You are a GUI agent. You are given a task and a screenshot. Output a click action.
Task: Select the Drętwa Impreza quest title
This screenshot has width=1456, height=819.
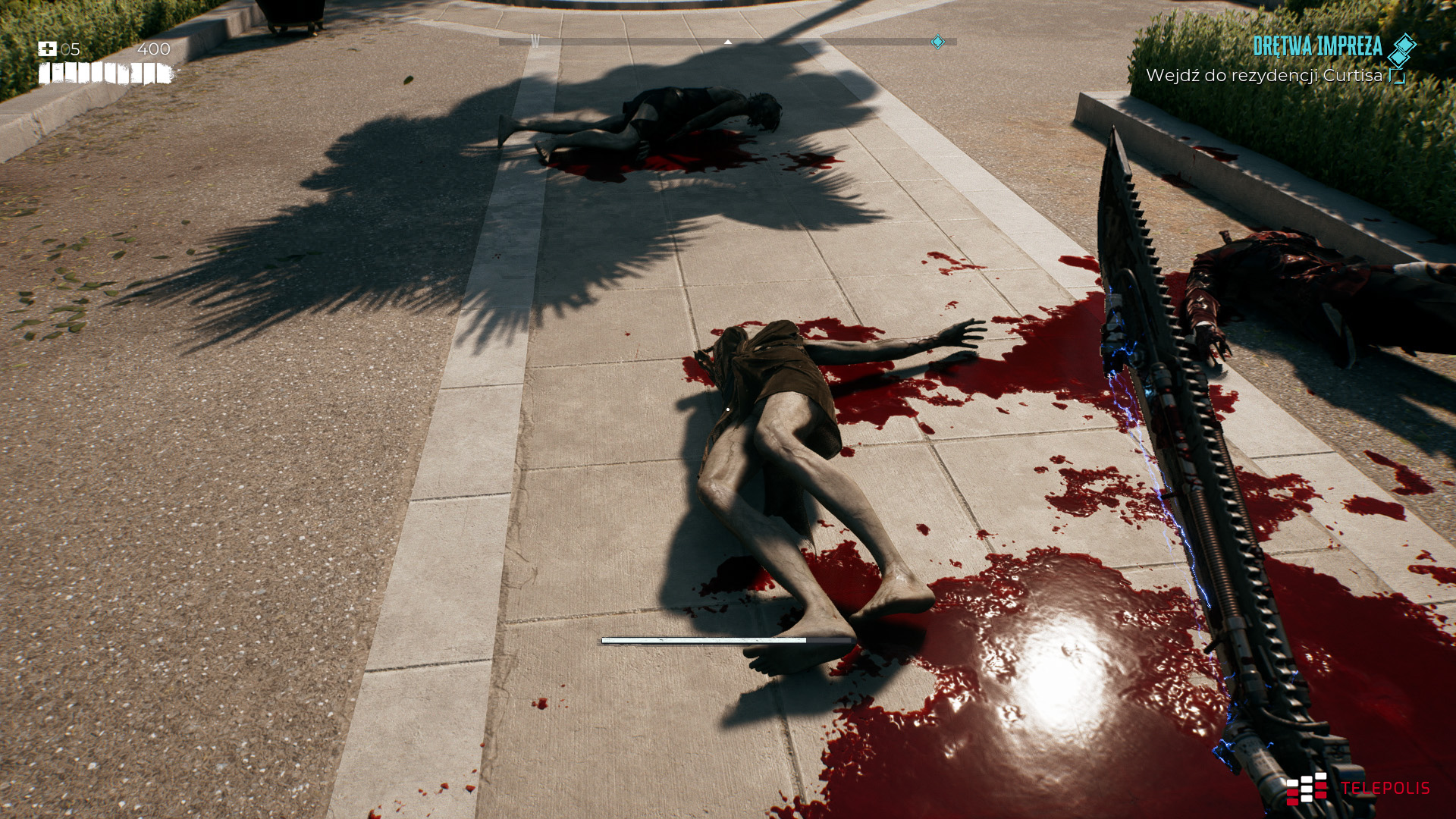[1317, 46]
